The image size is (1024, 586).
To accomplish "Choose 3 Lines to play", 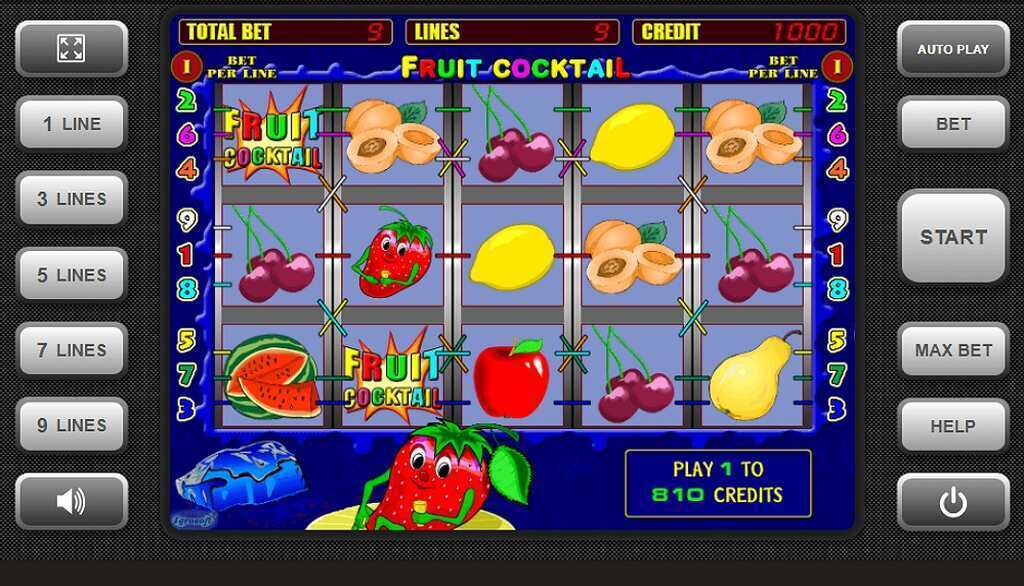I will tap(71, 199).
